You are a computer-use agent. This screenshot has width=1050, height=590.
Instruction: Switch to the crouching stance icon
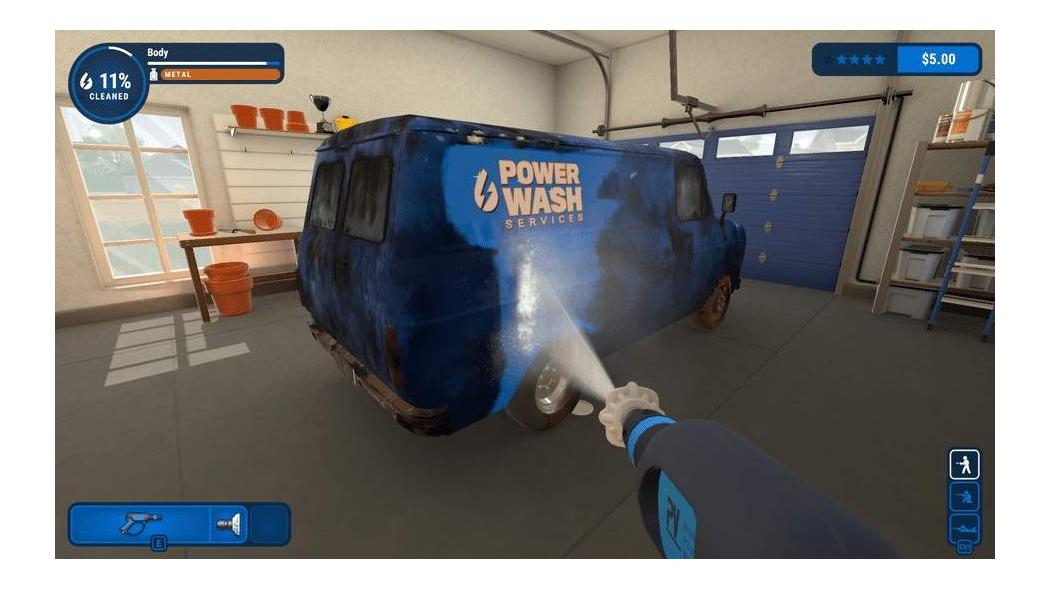click(x=964, y=496)
